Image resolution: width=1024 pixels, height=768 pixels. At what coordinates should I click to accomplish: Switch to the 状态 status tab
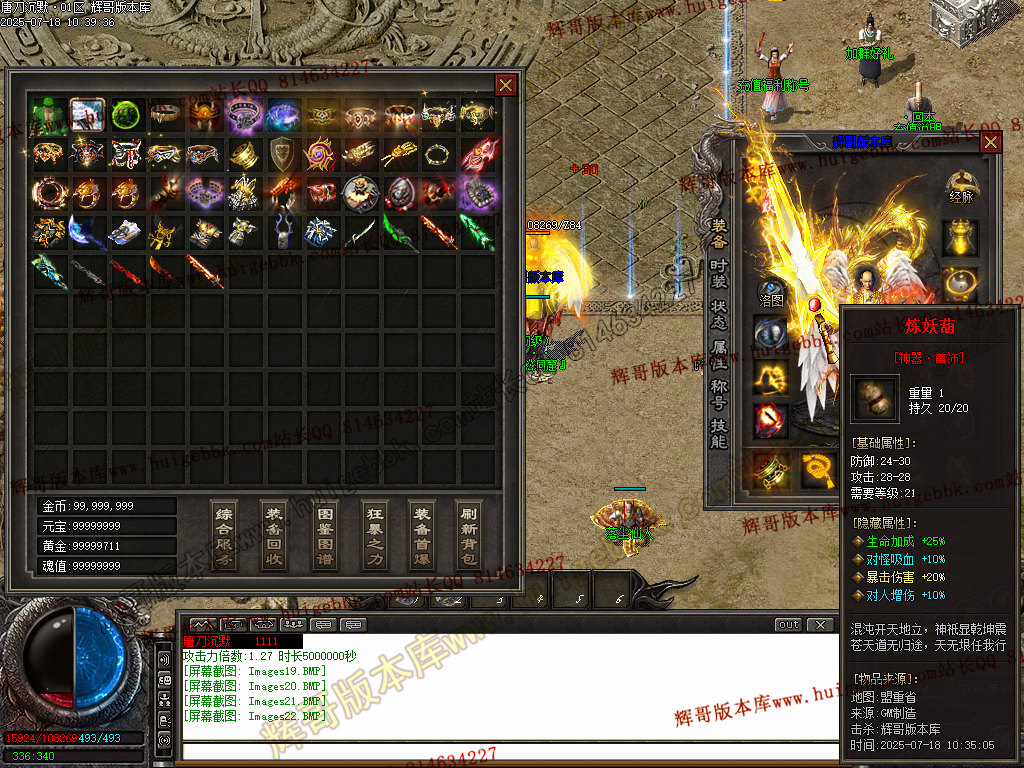click(719, 320)
